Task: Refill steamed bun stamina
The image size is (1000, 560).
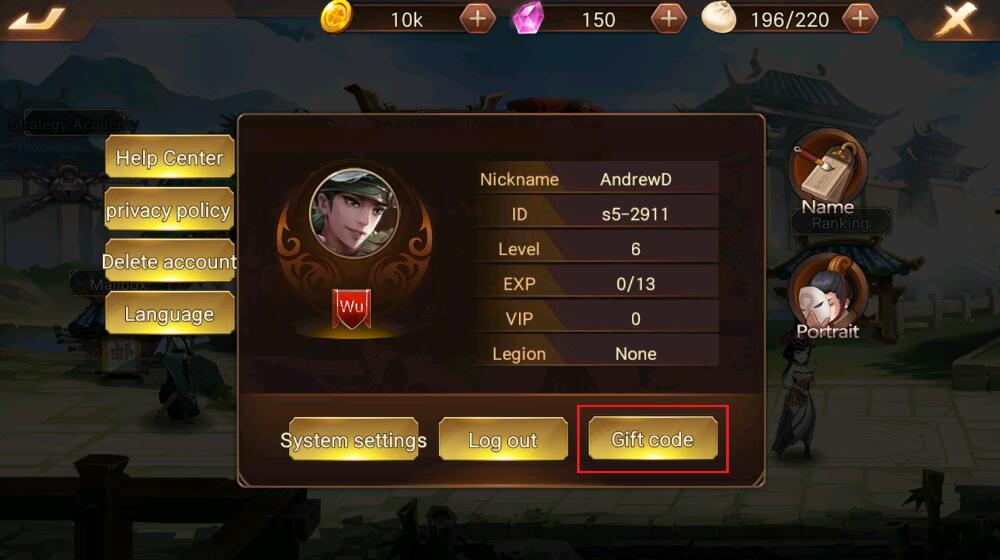Action: pyautogui.click(x=860, y=19)
